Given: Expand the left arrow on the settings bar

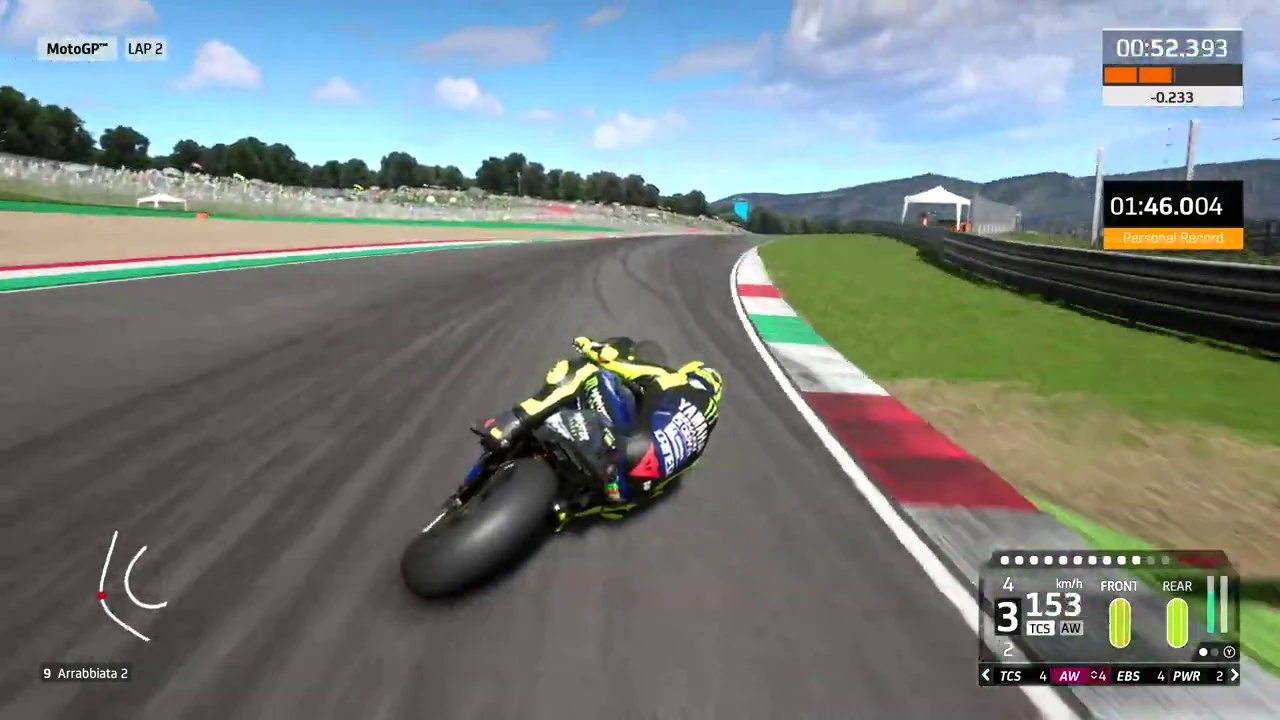Looking at the screenshot, I should click(x=985, y=675).
